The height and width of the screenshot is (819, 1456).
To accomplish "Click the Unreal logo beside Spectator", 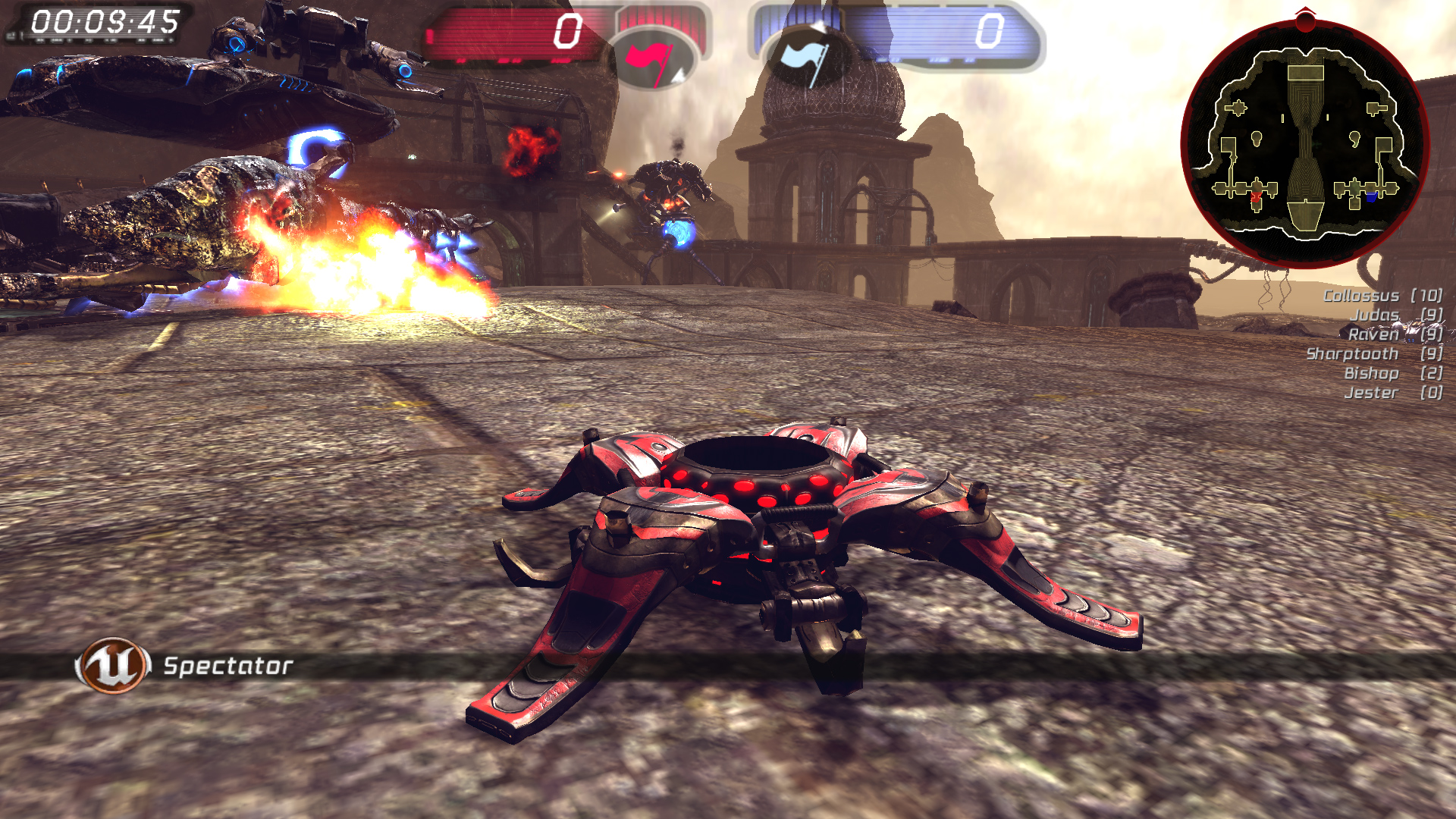I will pyautogui.click(x=113, y=665).
